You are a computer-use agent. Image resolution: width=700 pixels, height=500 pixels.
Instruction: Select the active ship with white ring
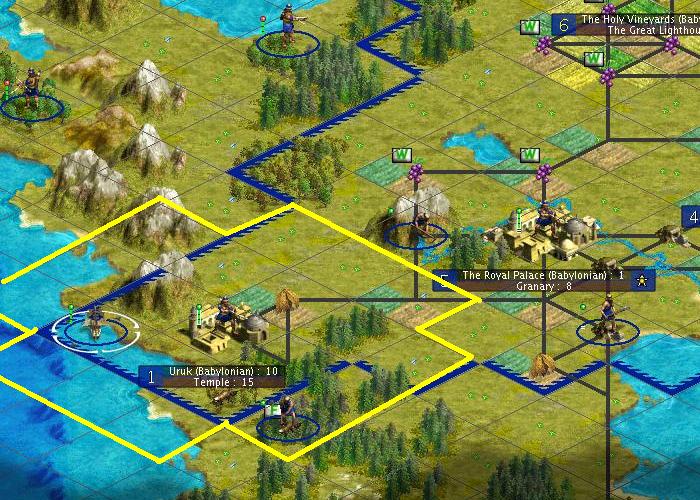pos(95,324)
